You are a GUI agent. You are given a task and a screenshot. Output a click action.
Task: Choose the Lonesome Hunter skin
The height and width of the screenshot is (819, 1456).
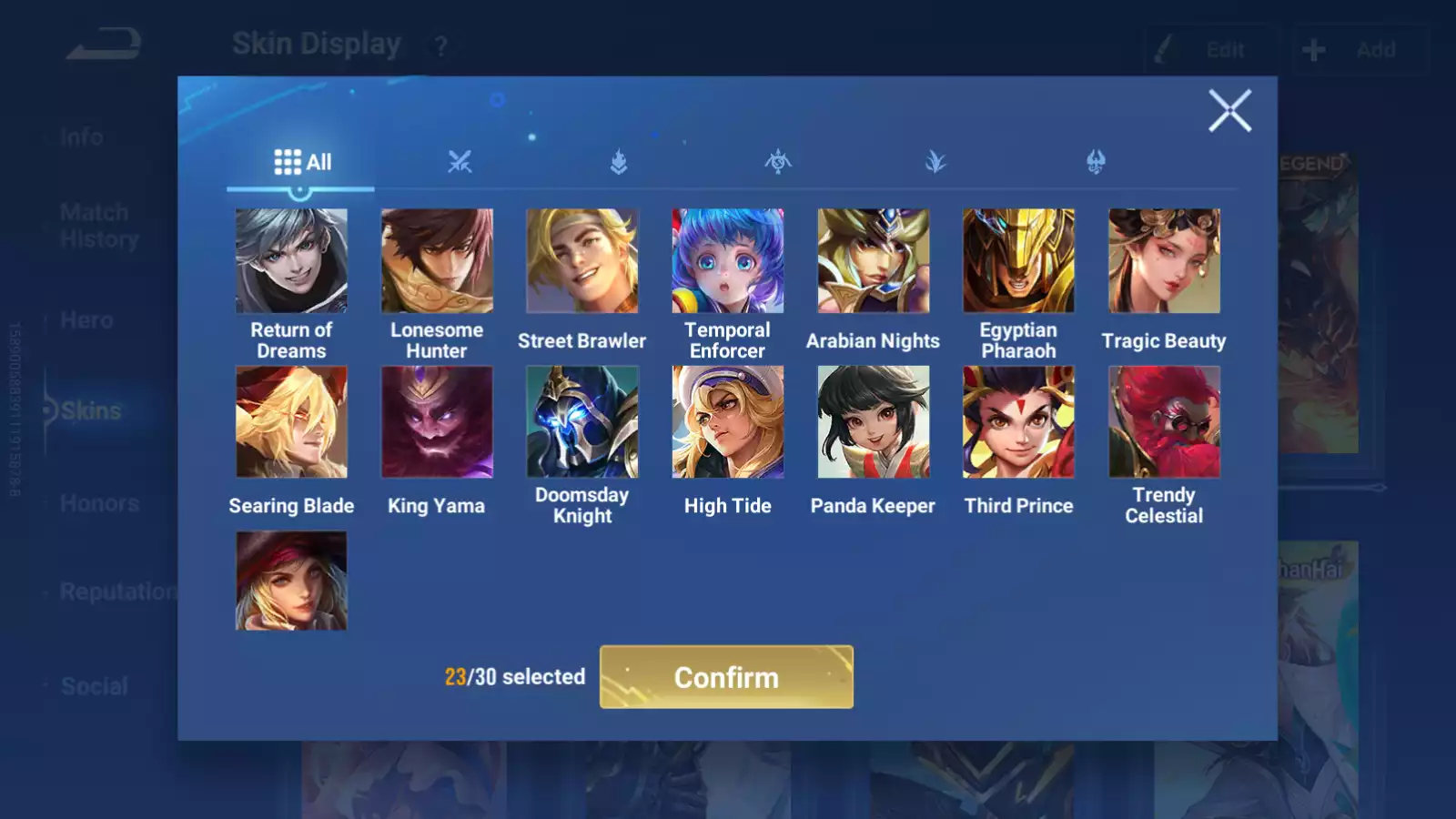(437, 261)
